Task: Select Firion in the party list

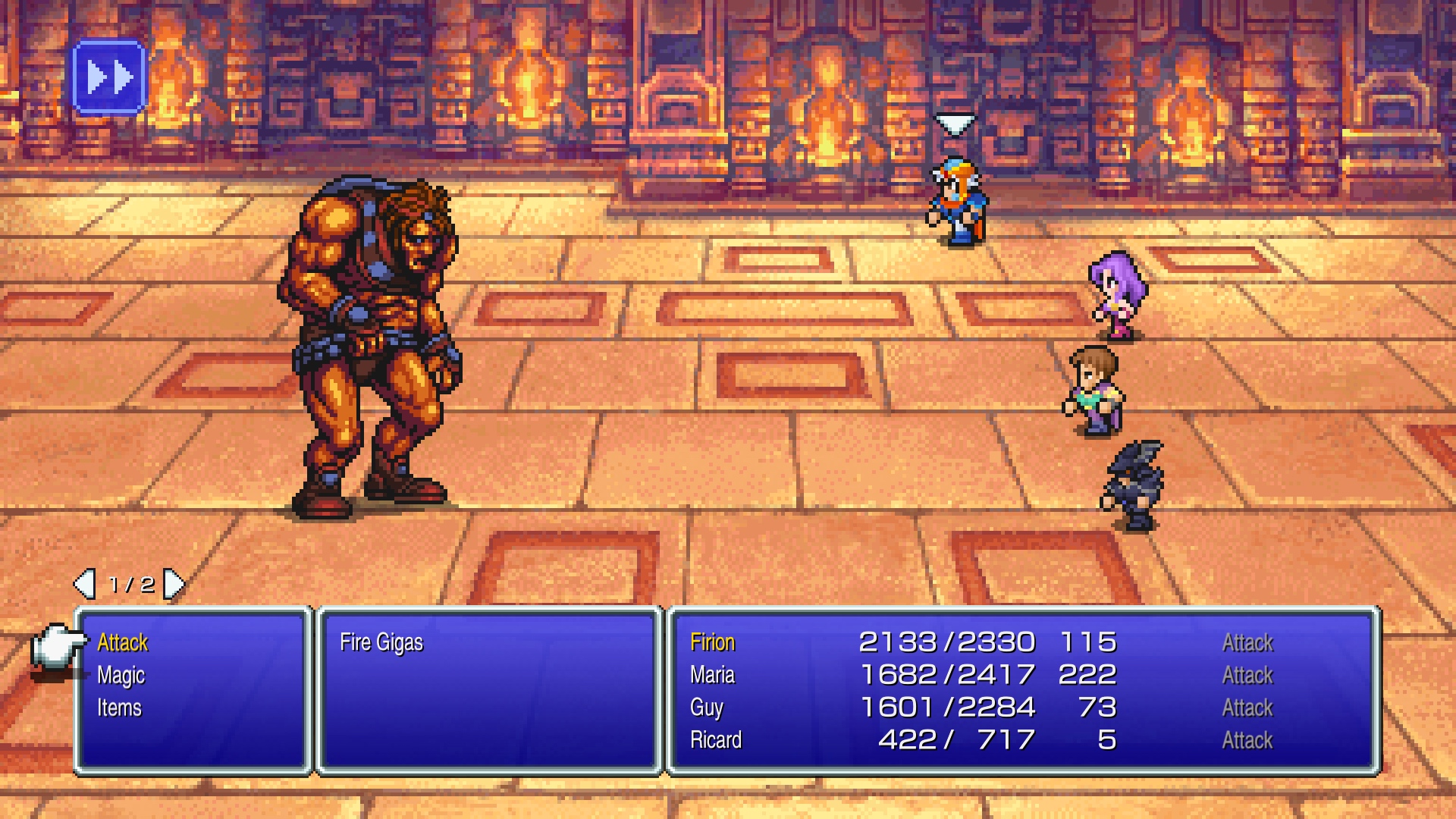Action: pyautogui.click(x=713, y=643)
